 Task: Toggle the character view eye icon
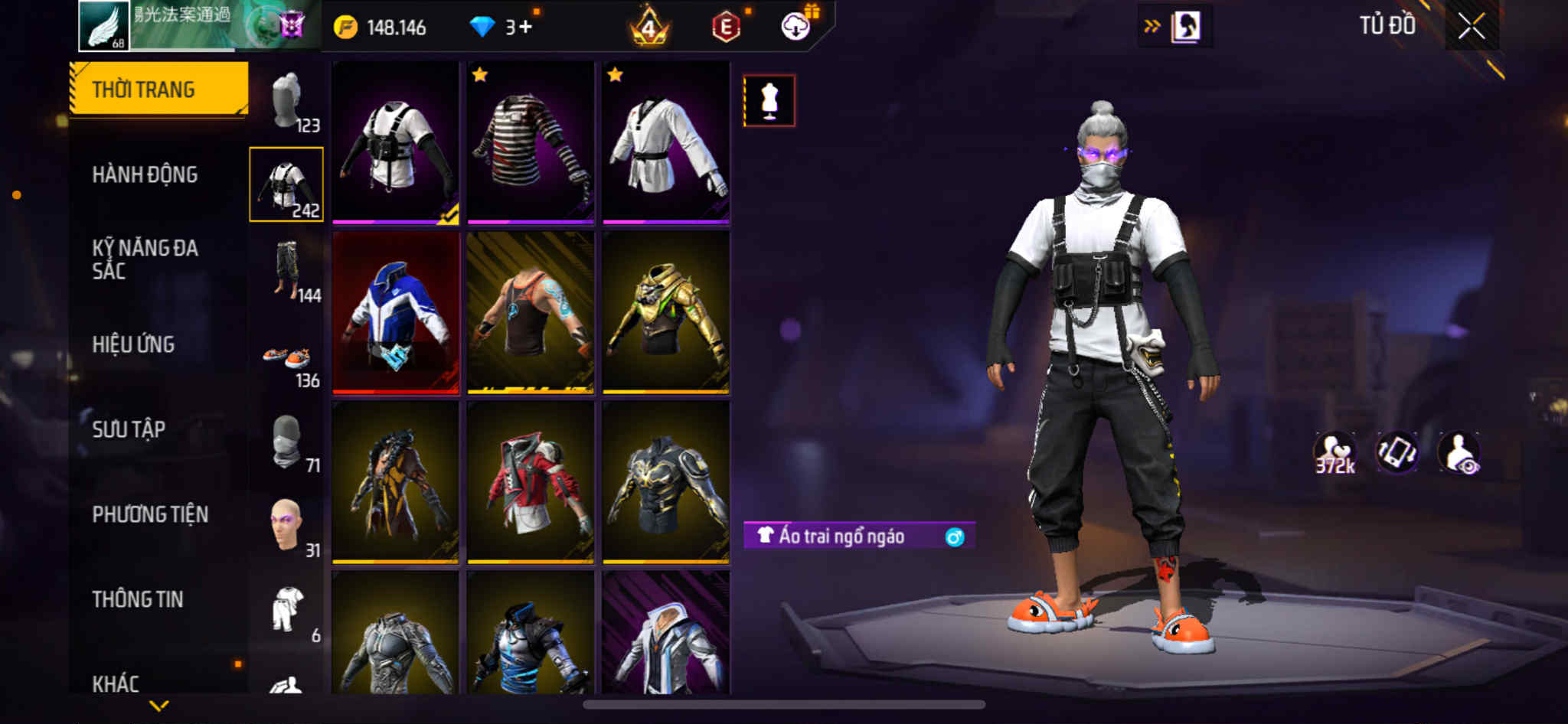click(x=1459, y=453)
